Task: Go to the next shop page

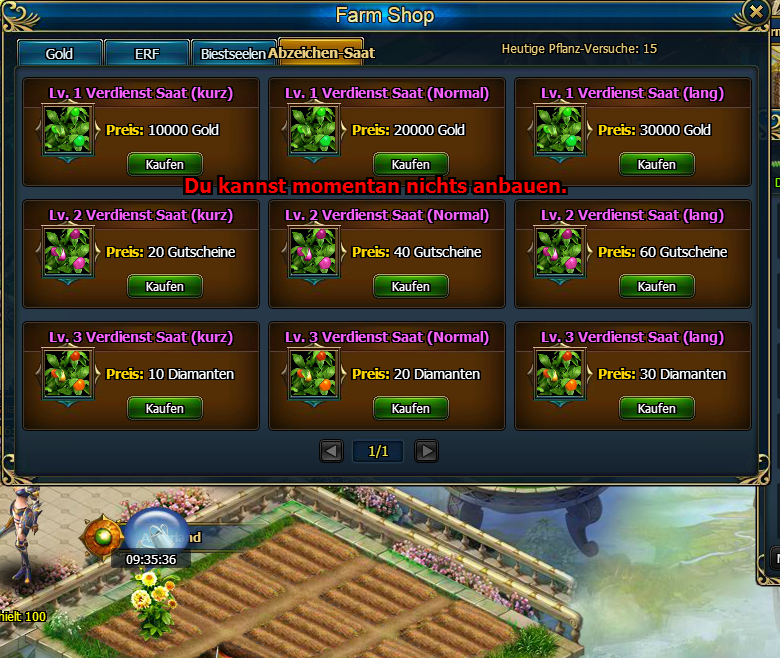Action: coord(426,452)
